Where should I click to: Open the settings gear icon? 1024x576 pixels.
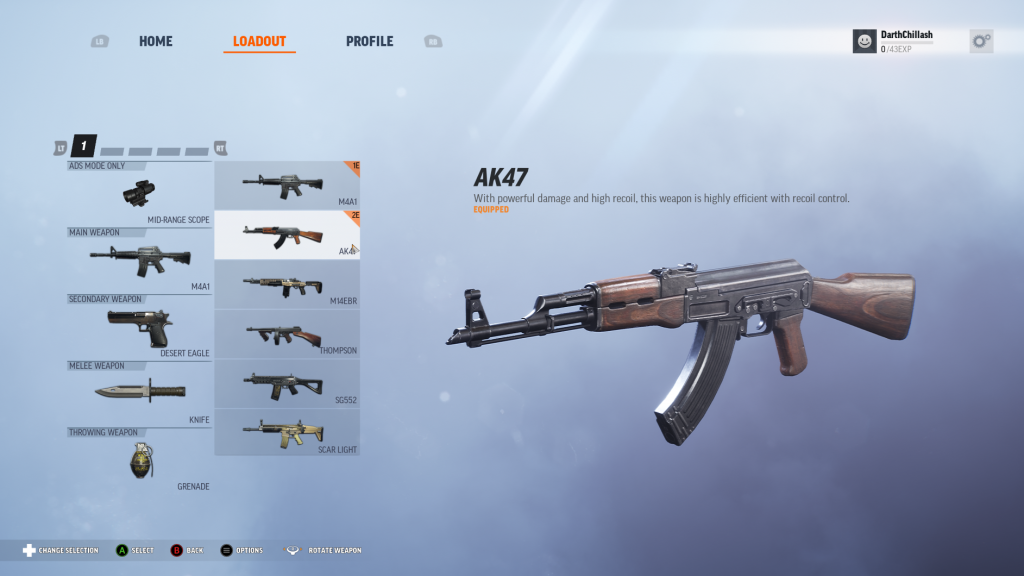point(981,41)
